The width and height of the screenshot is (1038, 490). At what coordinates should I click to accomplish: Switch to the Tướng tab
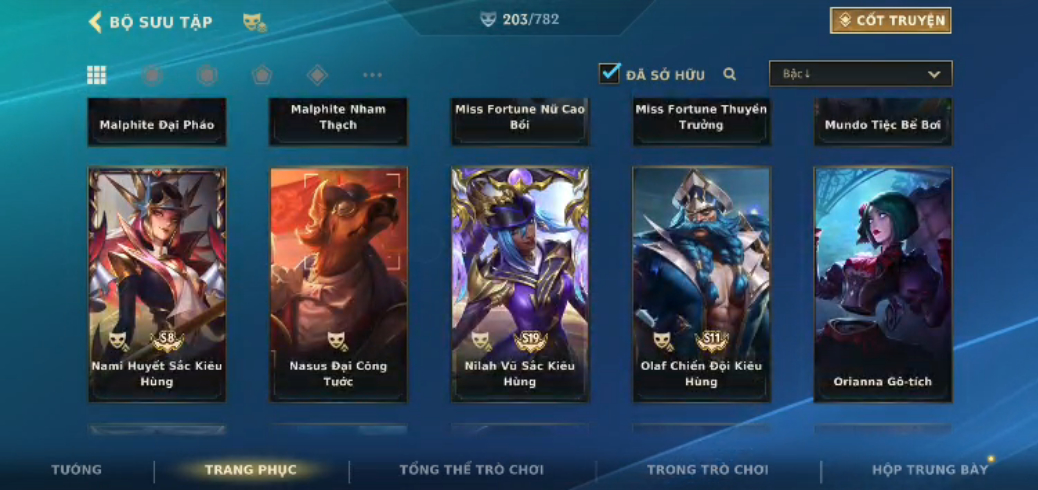[77, 469]
